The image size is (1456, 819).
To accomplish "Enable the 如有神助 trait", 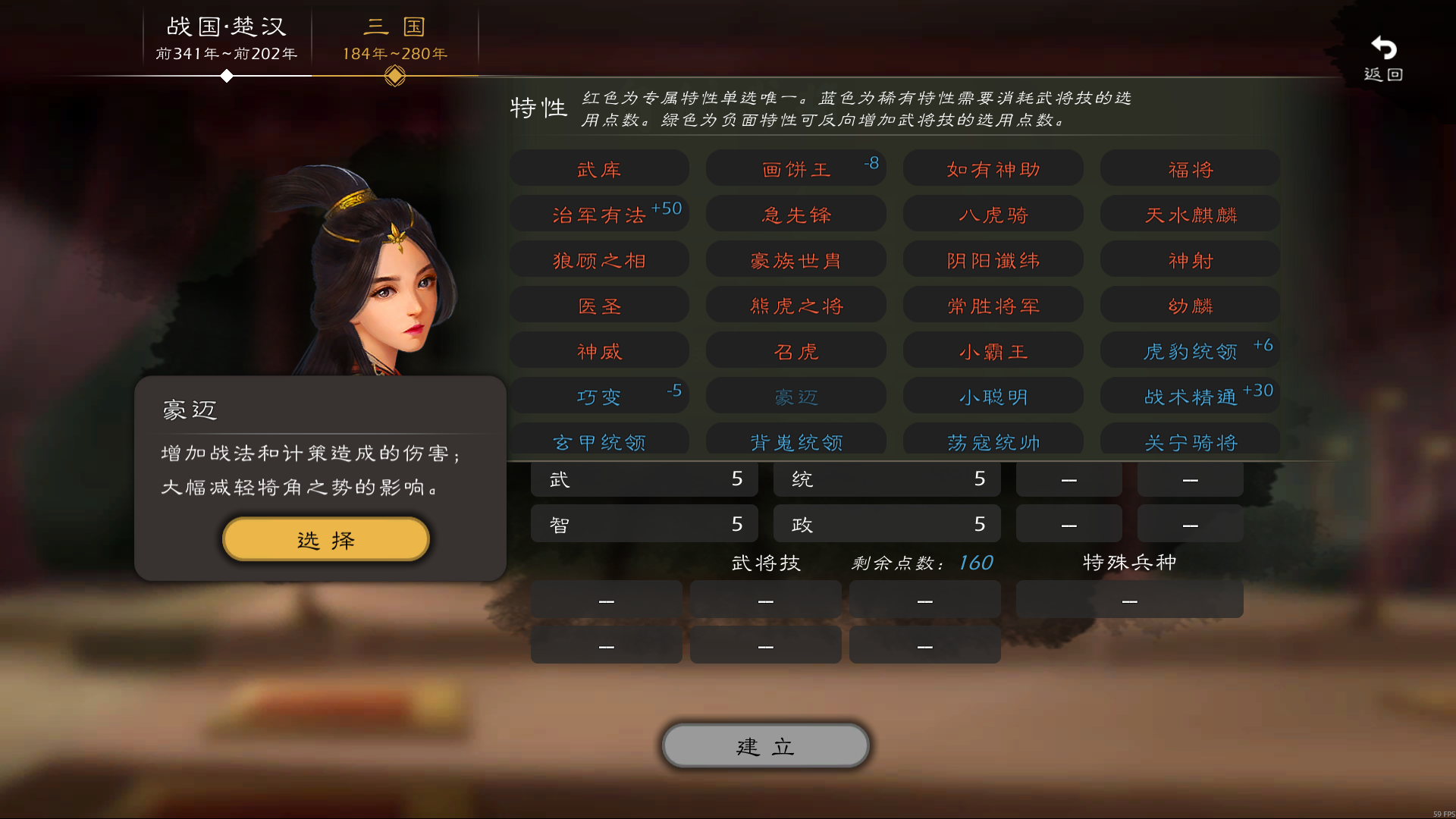I will point(993,168).
